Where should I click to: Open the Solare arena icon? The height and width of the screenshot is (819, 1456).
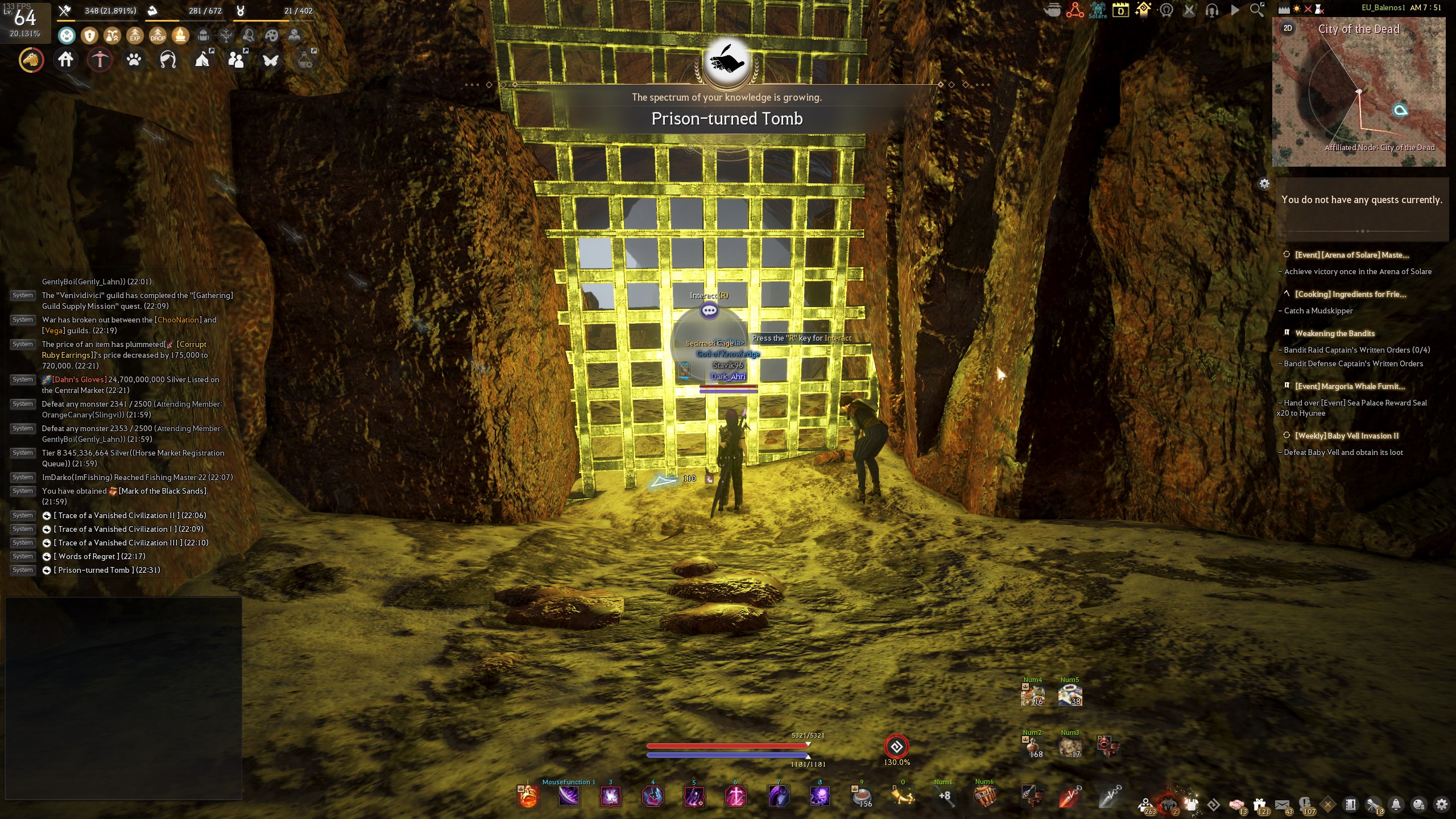tap(1097, 10)
